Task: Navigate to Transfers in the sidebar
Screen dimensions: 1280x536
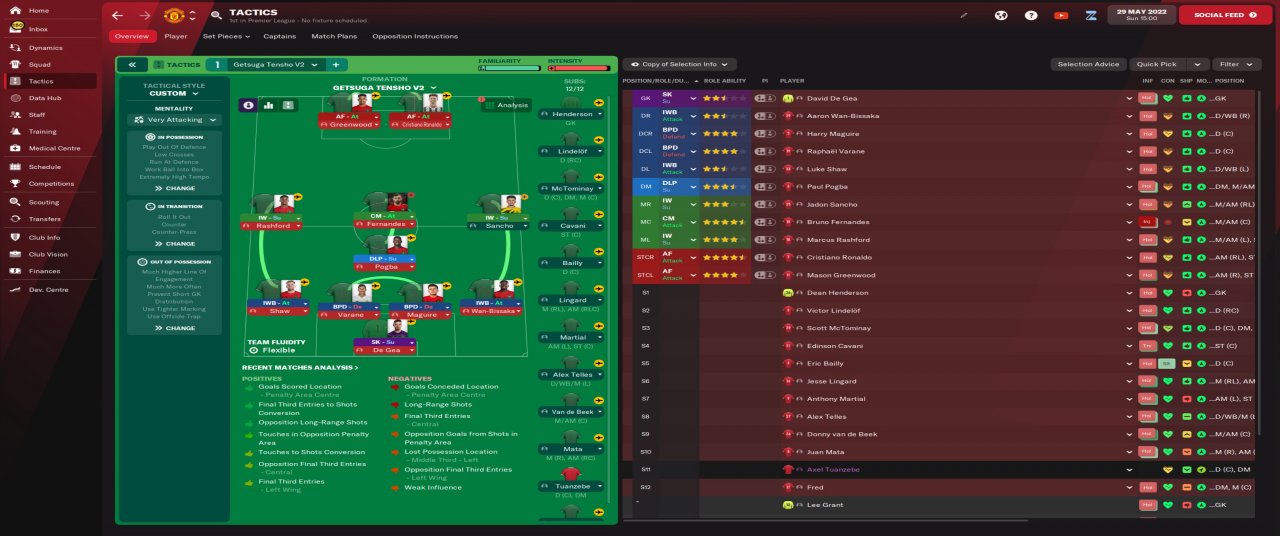Action: 44,218
